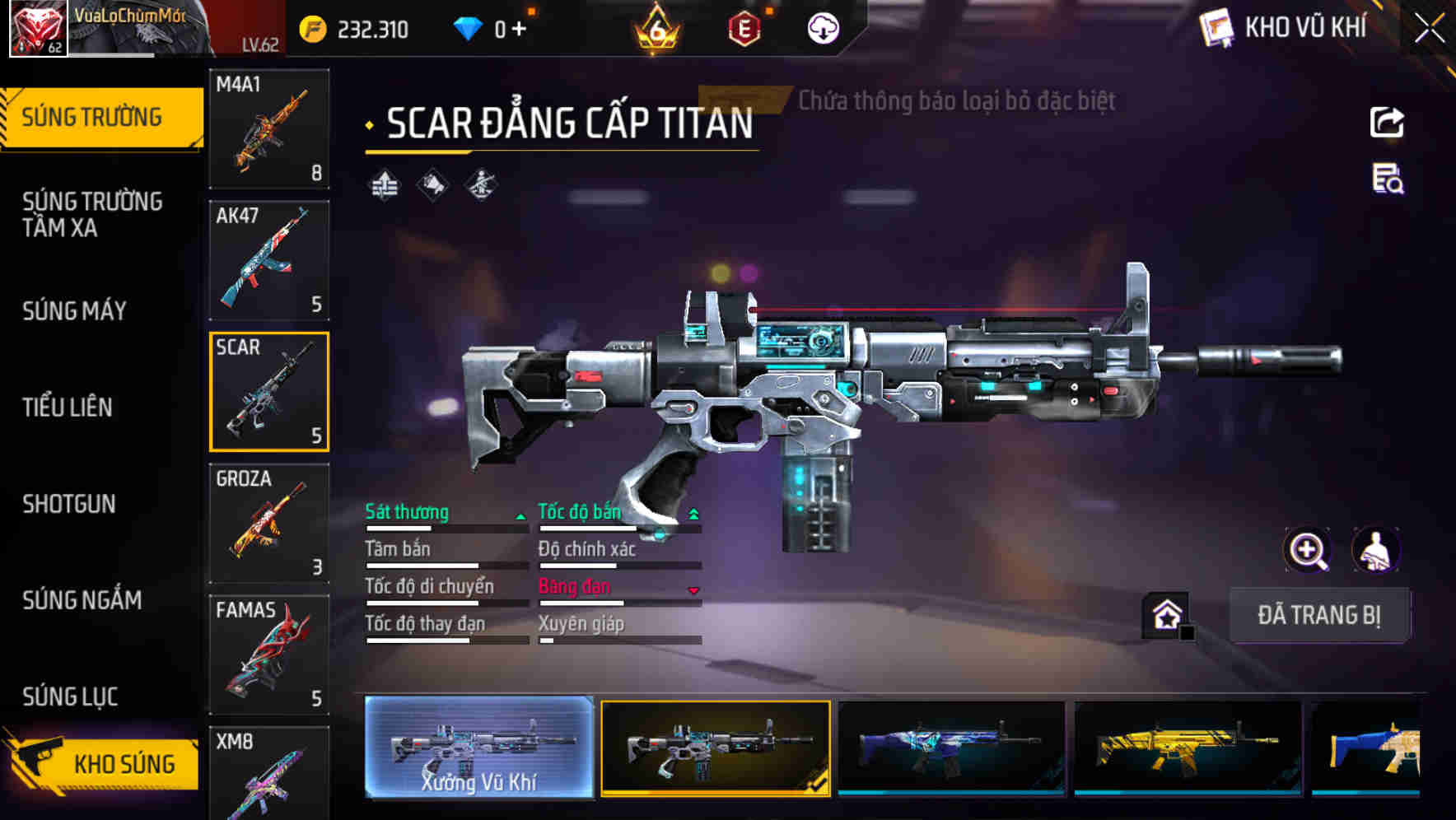Choose the AK47 weapon tile
This screenshot has height=820, width=1456.
269,260
